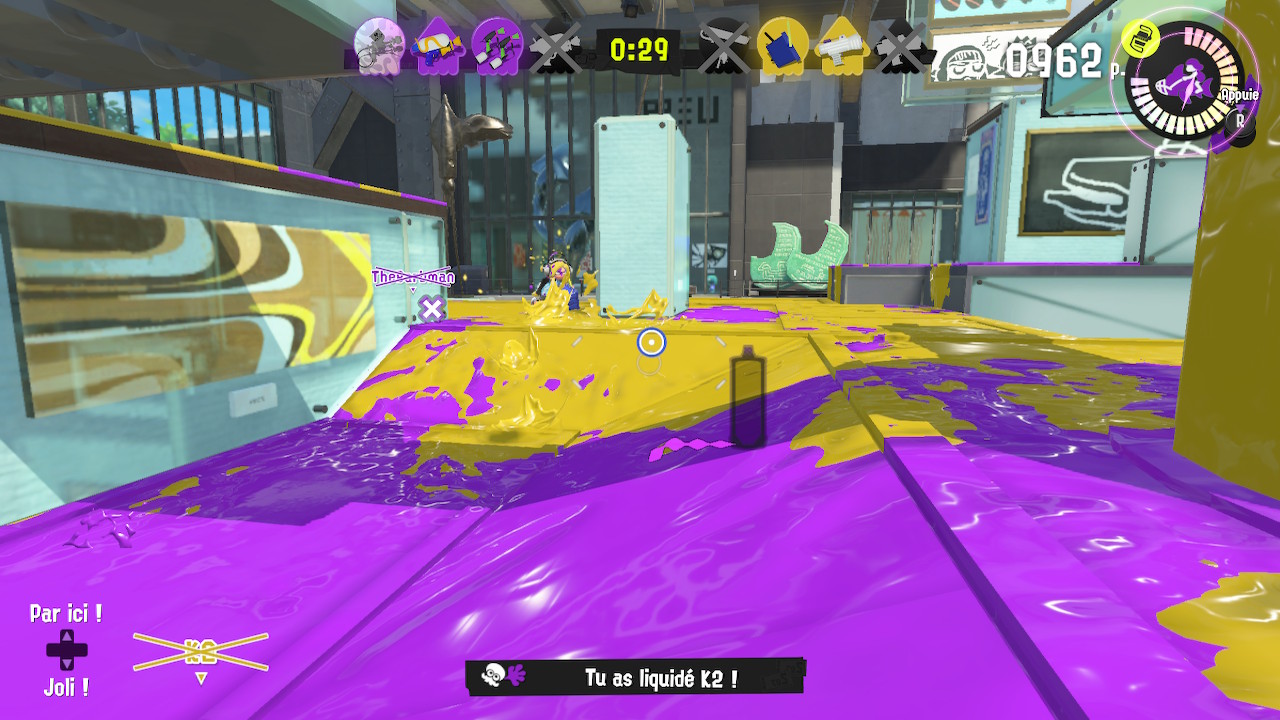This screenshot has width=1280, height=720.
Task: Select the crossed-out purple team weapon icon
Action: pos(555,46)
